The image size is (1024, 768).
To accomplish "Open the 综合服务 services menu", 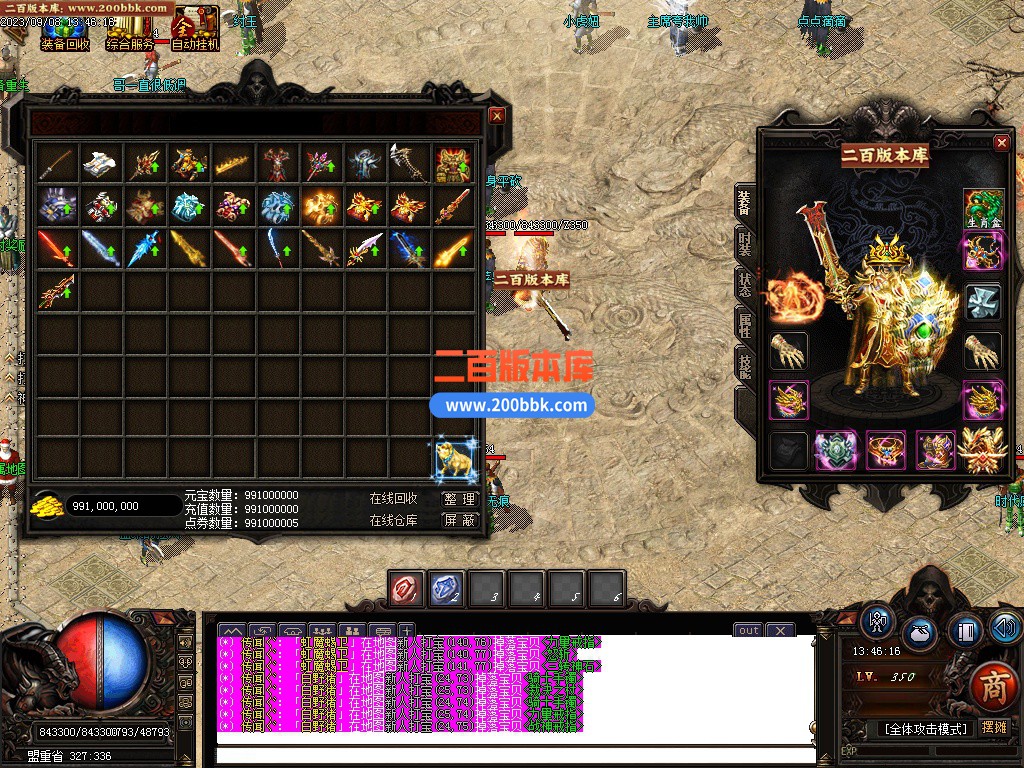I will (x=131, y=30).
